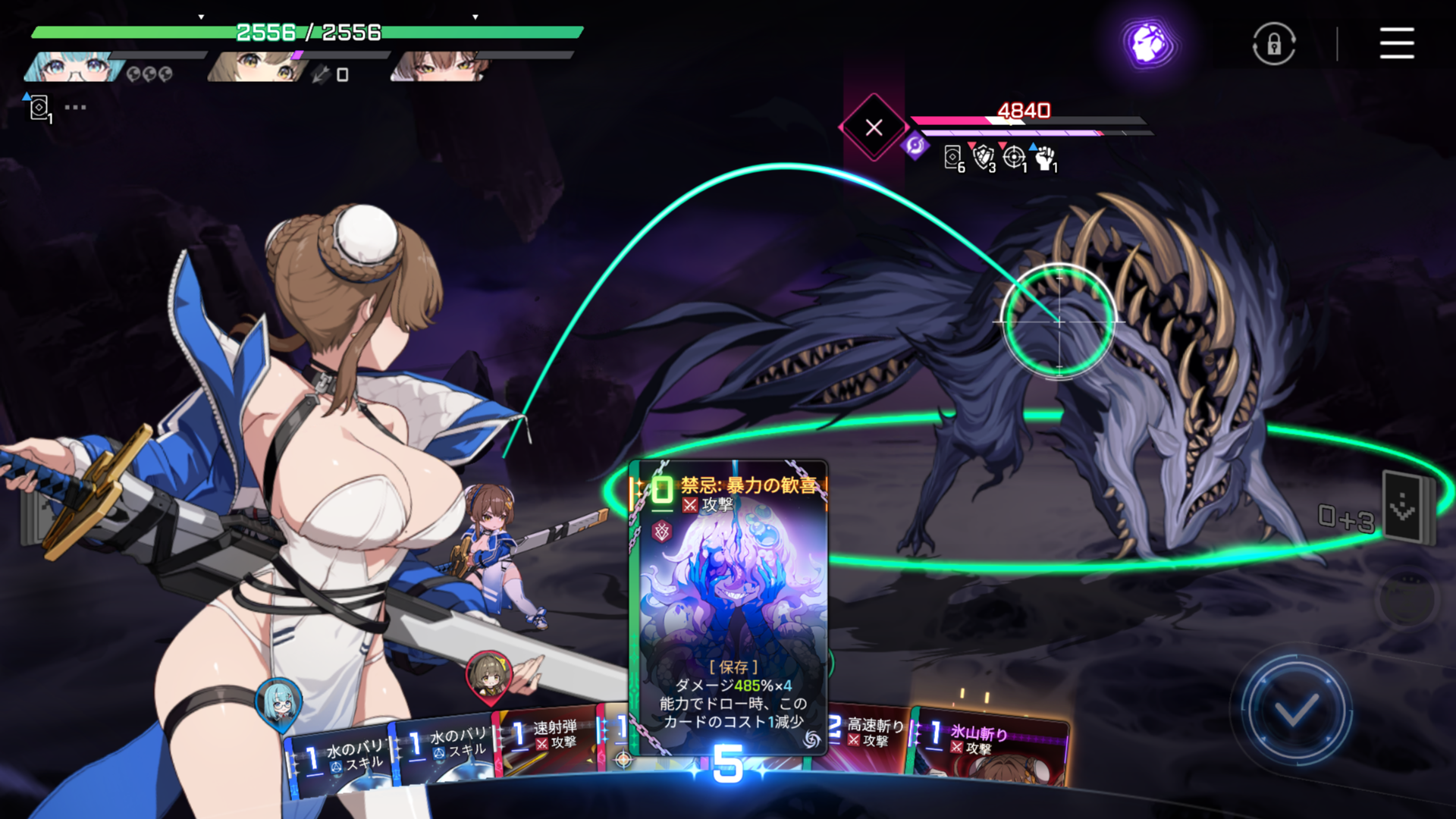
Task: Inspect the enemy's shield status icon
Action: coord(984,158)
